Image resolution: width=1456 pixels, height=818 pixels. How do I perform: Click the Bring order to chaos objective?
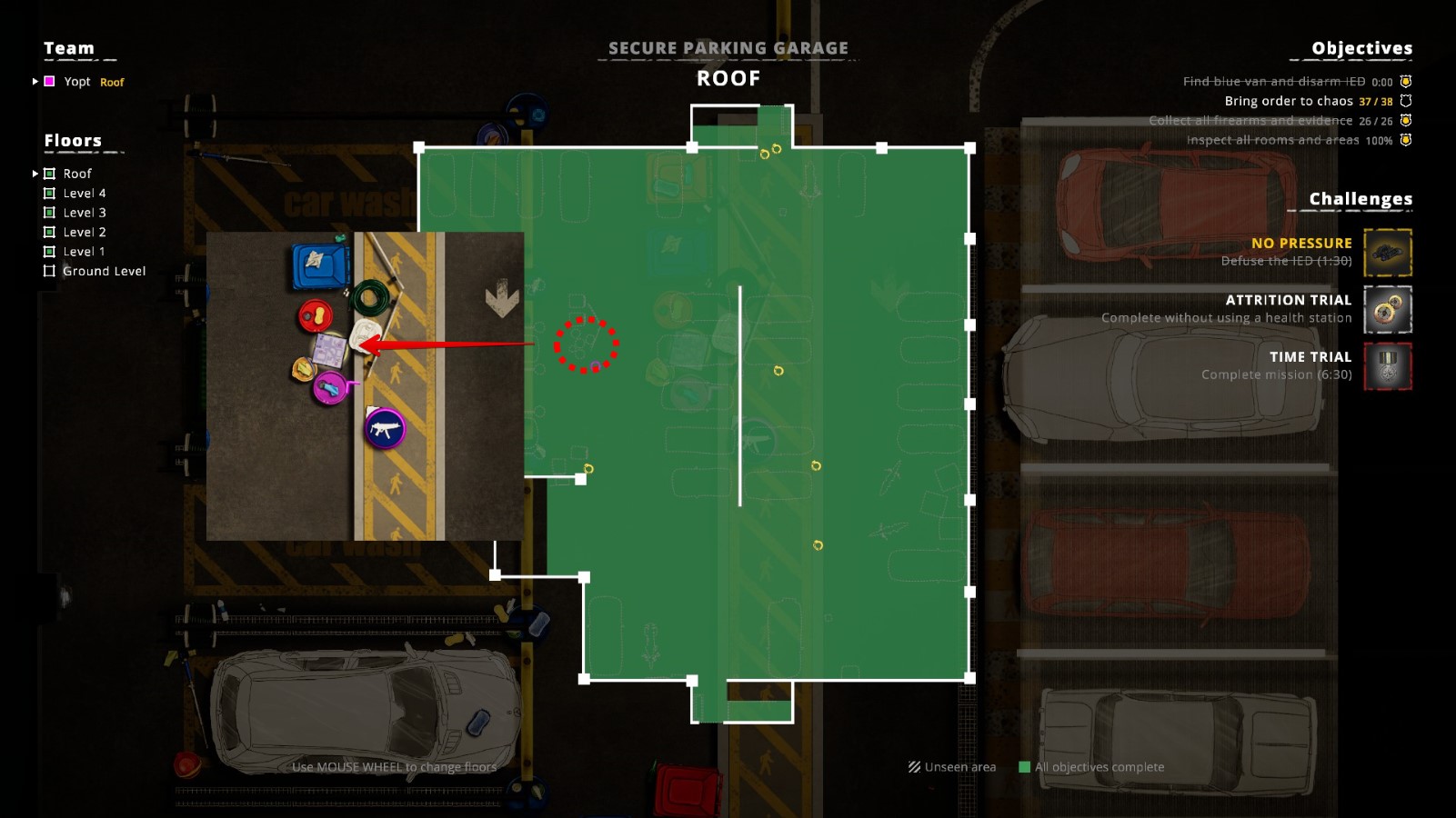point(1288,101)
